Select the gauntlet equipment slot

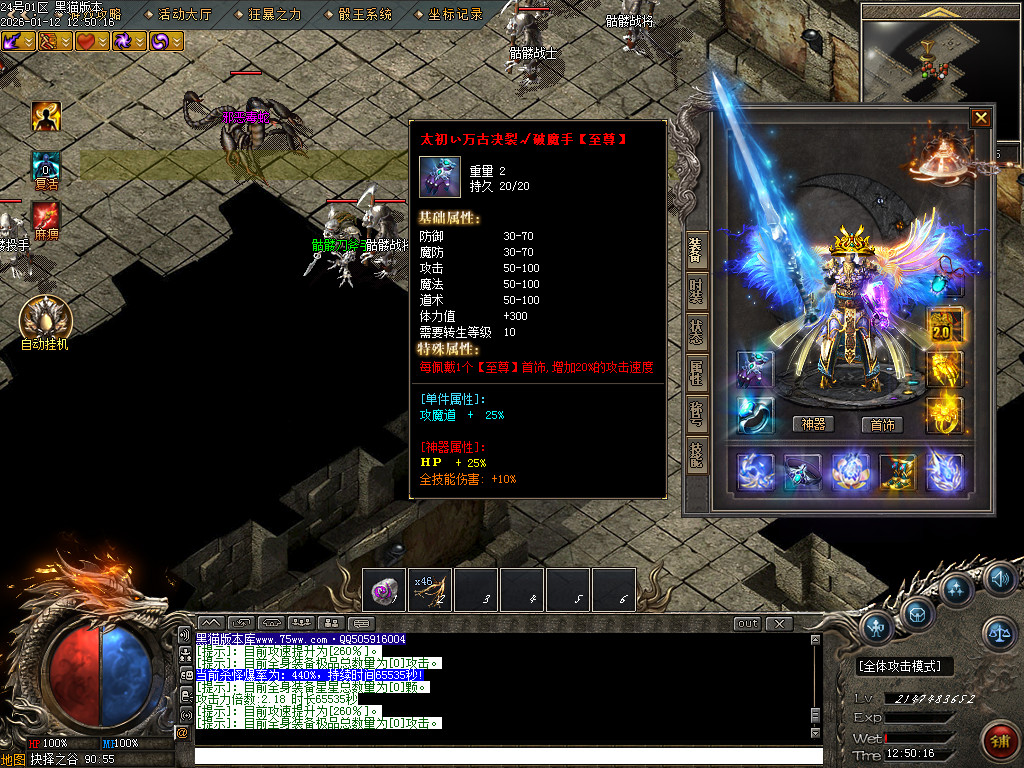pyautogui.click(x=755, y=369)
